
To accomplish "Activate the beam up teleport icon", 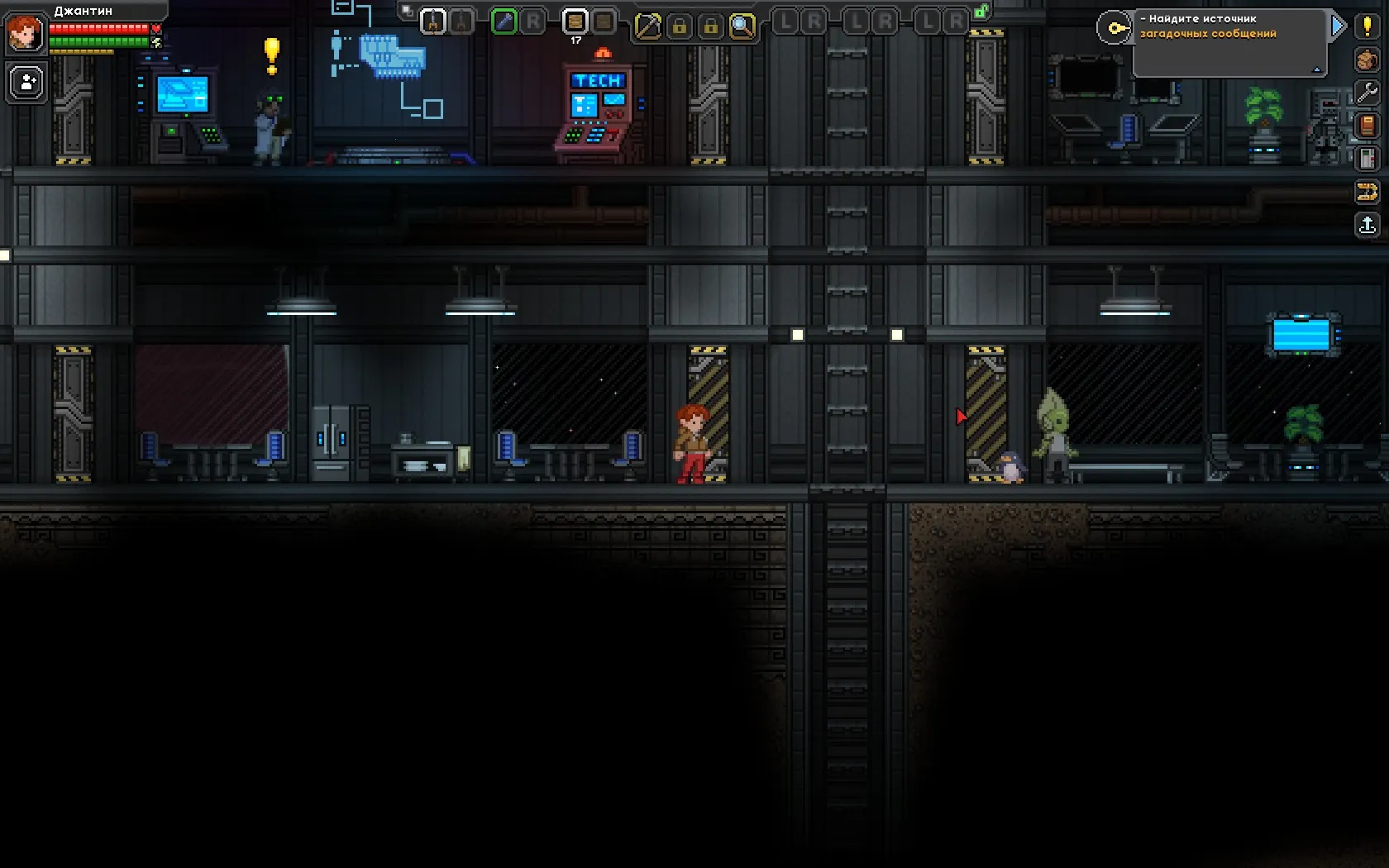I will click(x=1368, y=225).
